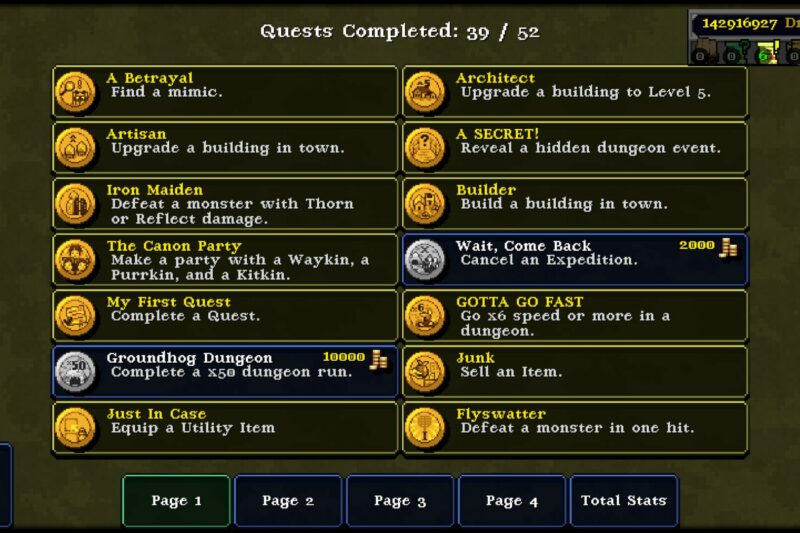The width and height of the screenshot is (800, 533).
Task: Open the My First Quest entry
Action: 225,316
